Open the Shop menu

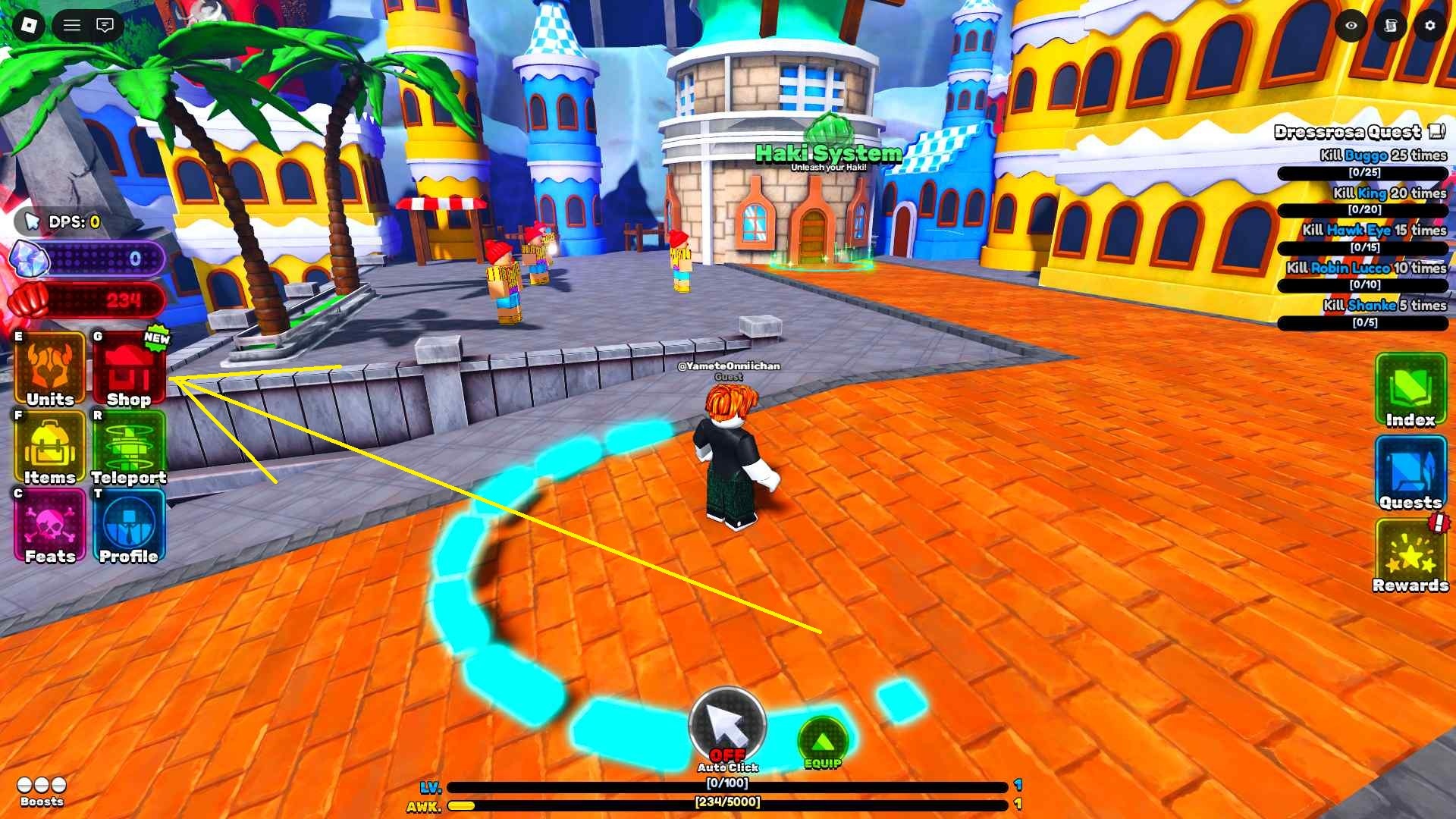(x=128, y=370)
